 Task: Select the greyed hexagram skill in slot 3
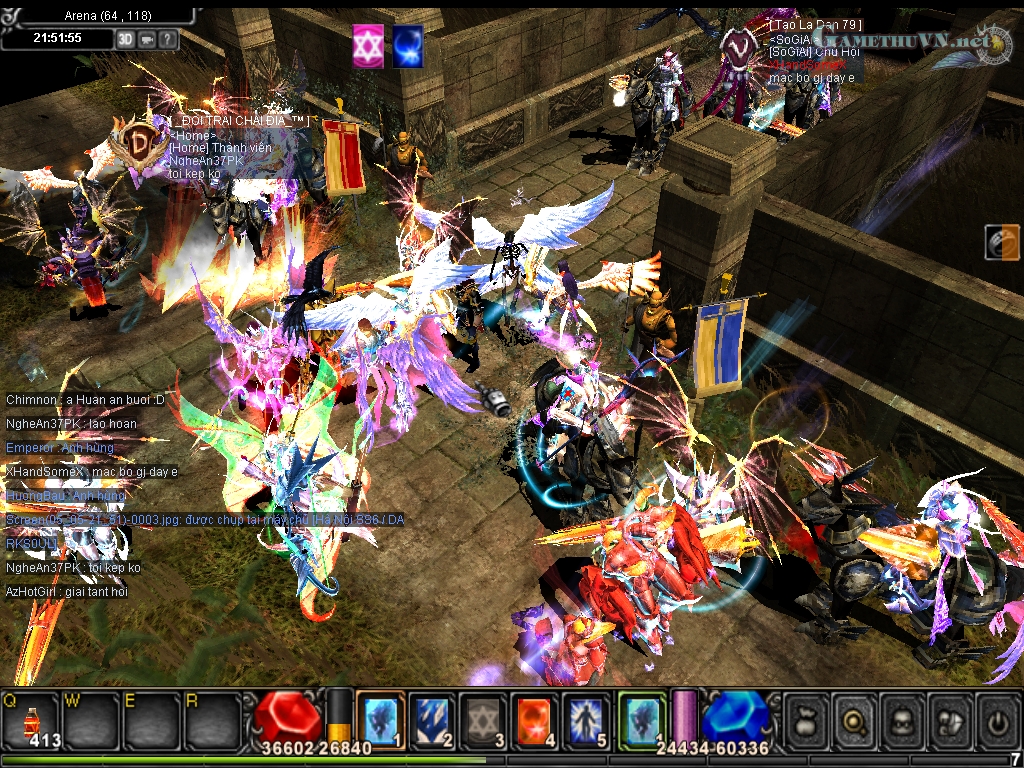483,718
